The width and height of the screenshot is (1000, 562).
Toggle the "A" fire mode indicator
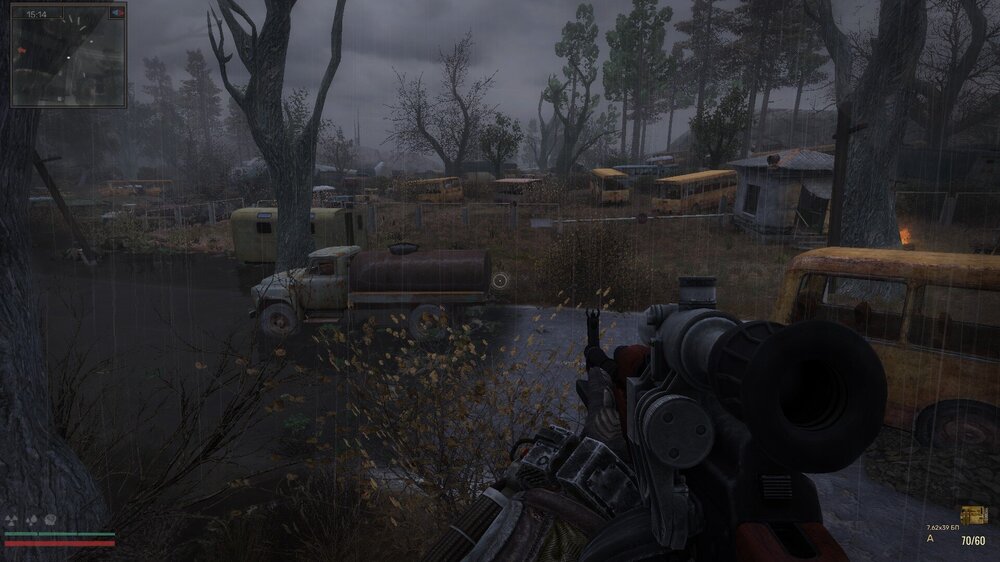[x=930, y=538]
